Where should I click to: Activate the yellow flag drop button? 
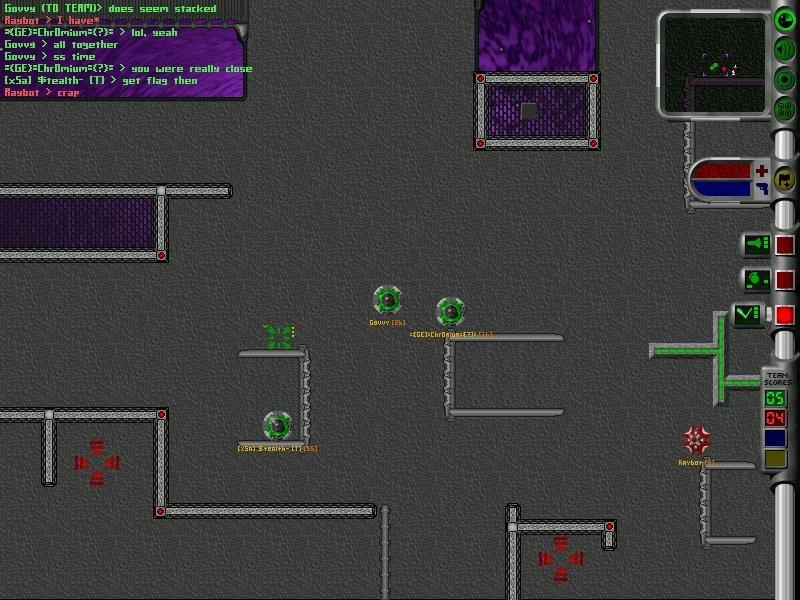786,180
